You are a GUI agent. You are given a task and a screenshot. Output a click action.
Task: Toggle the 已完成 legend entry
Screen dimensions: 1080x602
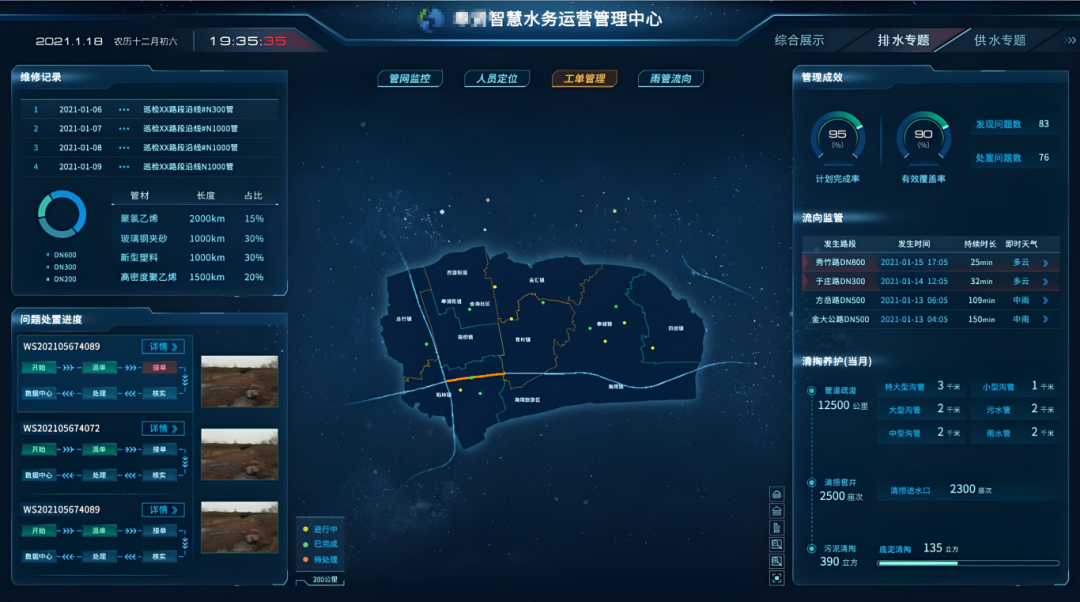coord(321,544)
